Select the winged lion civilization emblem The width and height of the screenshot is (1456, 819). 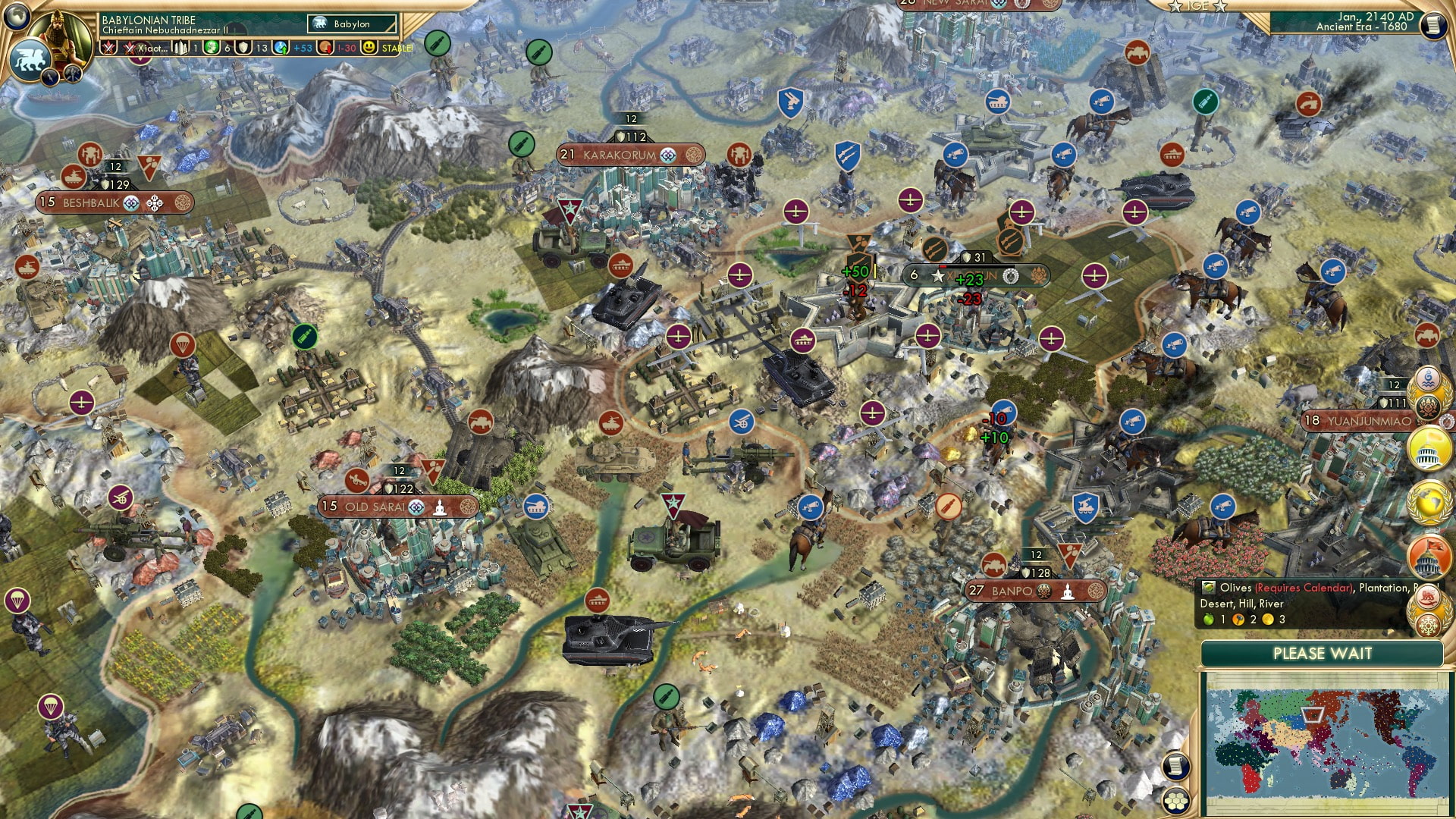(29, 58)
